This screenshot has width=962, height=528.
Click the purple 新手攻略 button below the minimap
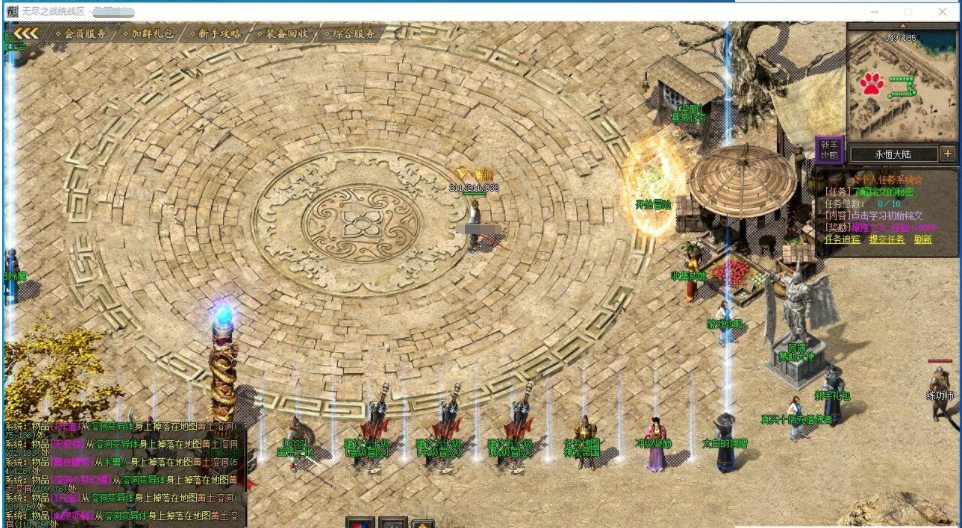(x=829, y=150)
